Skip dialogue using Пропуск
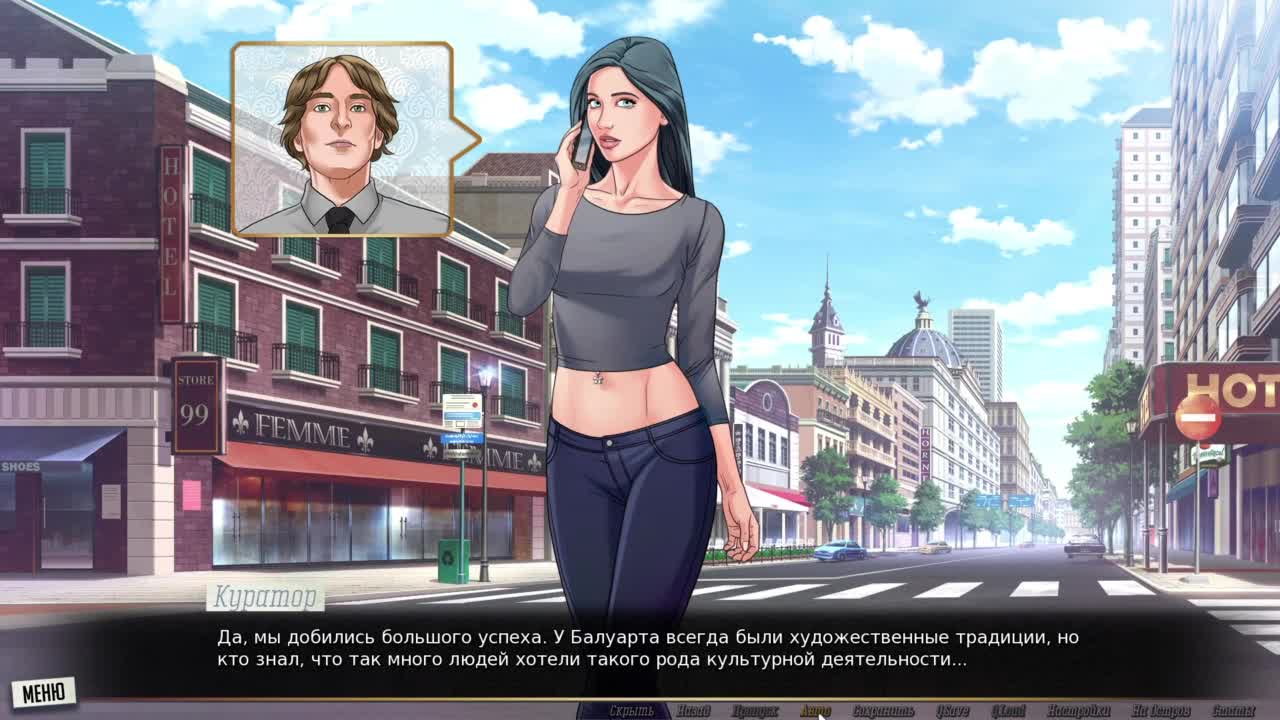The height and width of the screenshot is (720, 1280). [x=754, y=711]
